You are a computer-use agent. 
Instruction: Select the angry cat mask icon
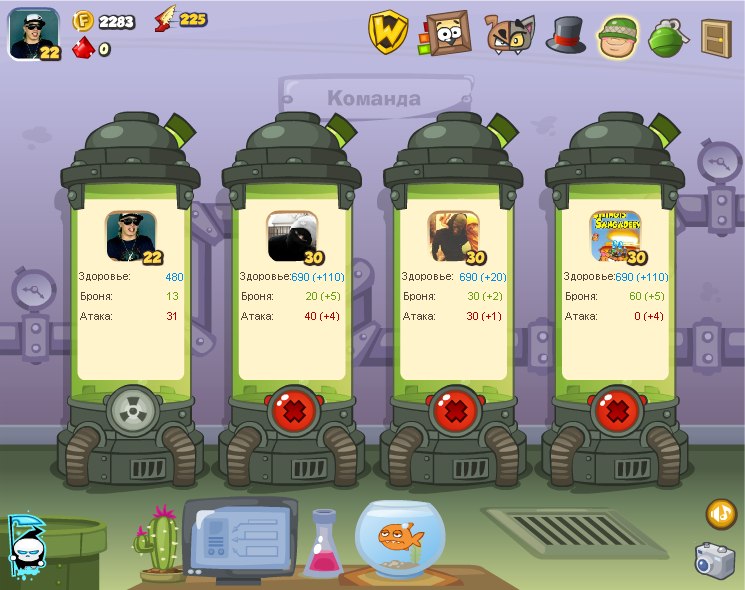[510, 34]
